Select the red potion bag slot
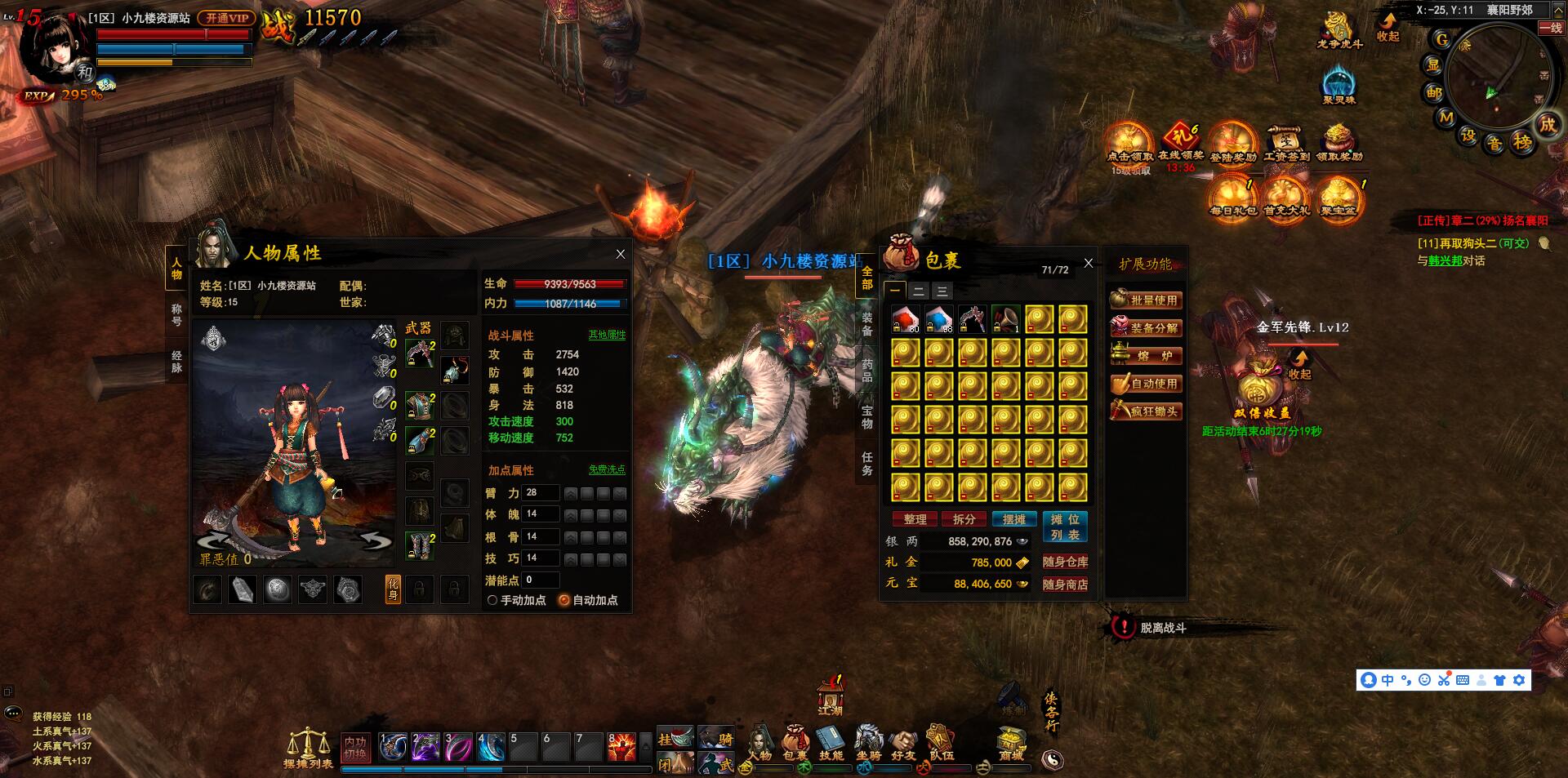Image resolution: width=1568 pixels, height=778 pixels. click(x=905, y=319)
